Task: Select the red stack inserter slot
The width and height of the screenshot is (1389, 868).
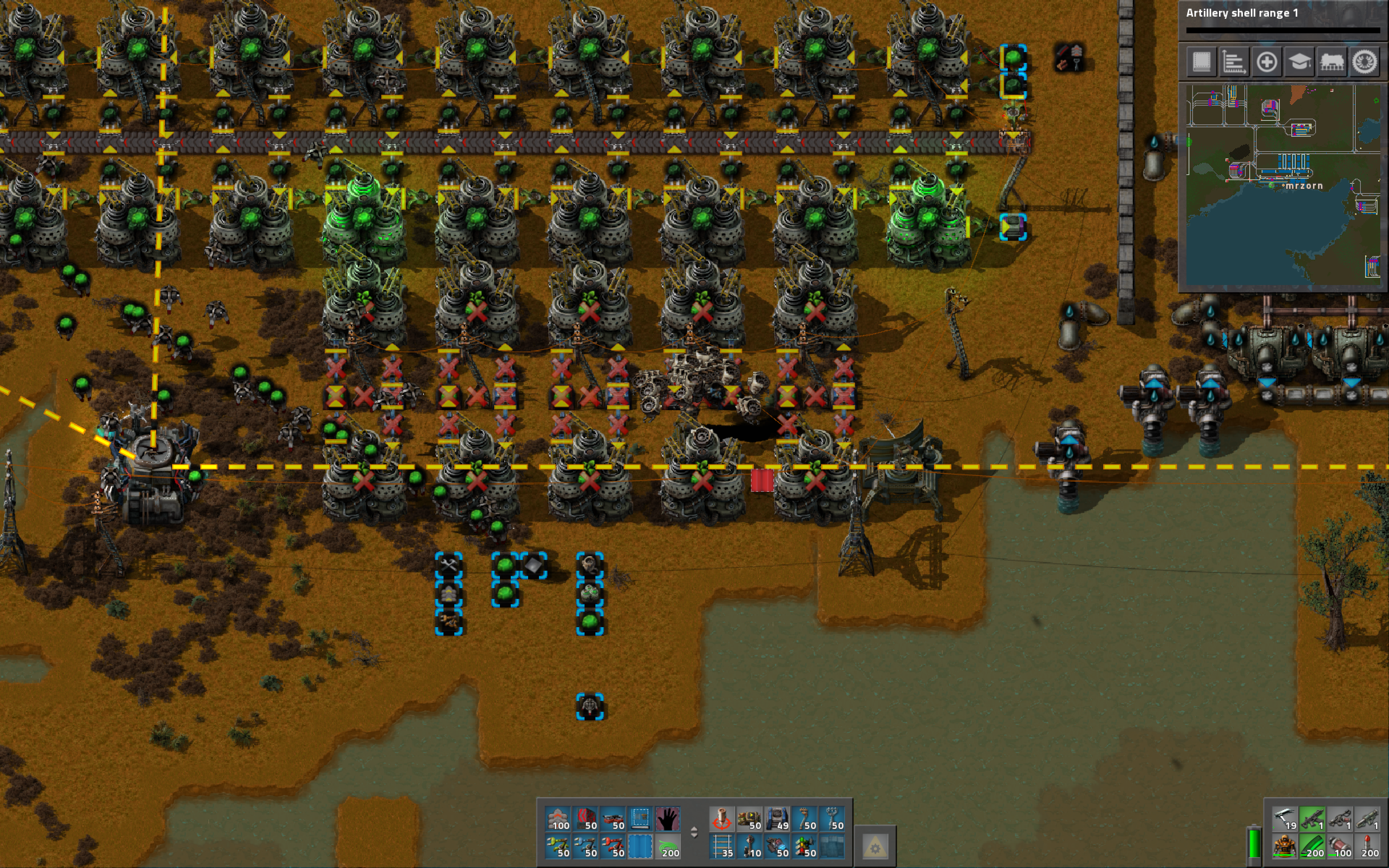Action: pyautogui.click(x=612, y=846)
